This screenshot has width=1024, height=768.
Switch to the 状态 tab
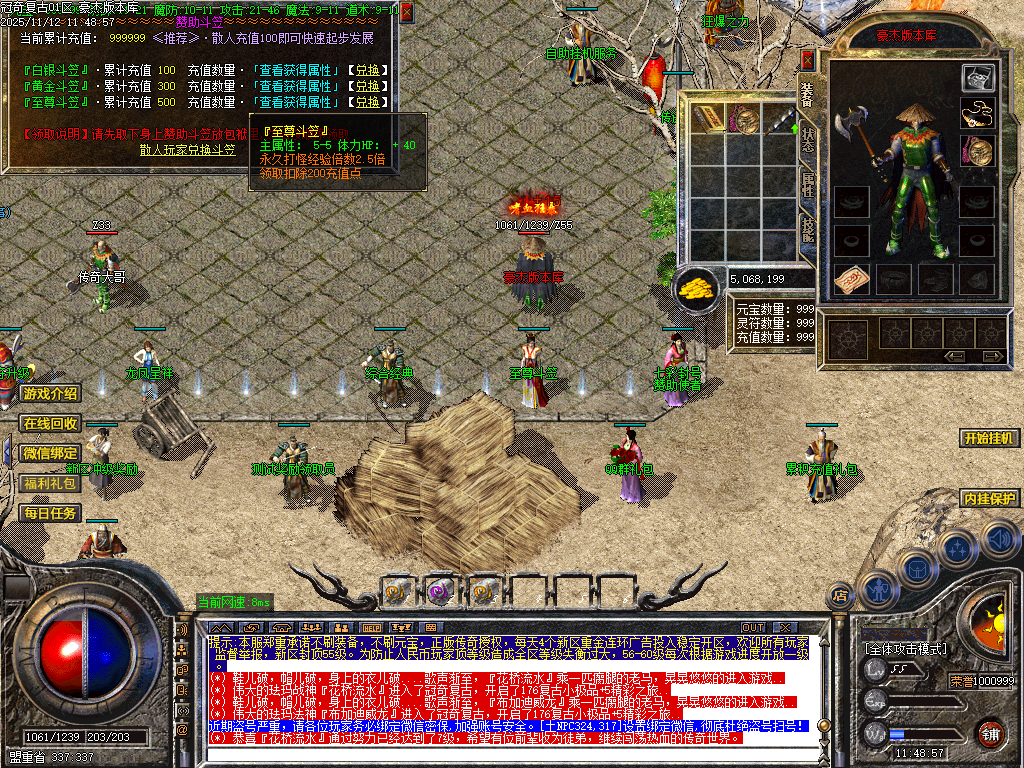(x=807, y=142)
